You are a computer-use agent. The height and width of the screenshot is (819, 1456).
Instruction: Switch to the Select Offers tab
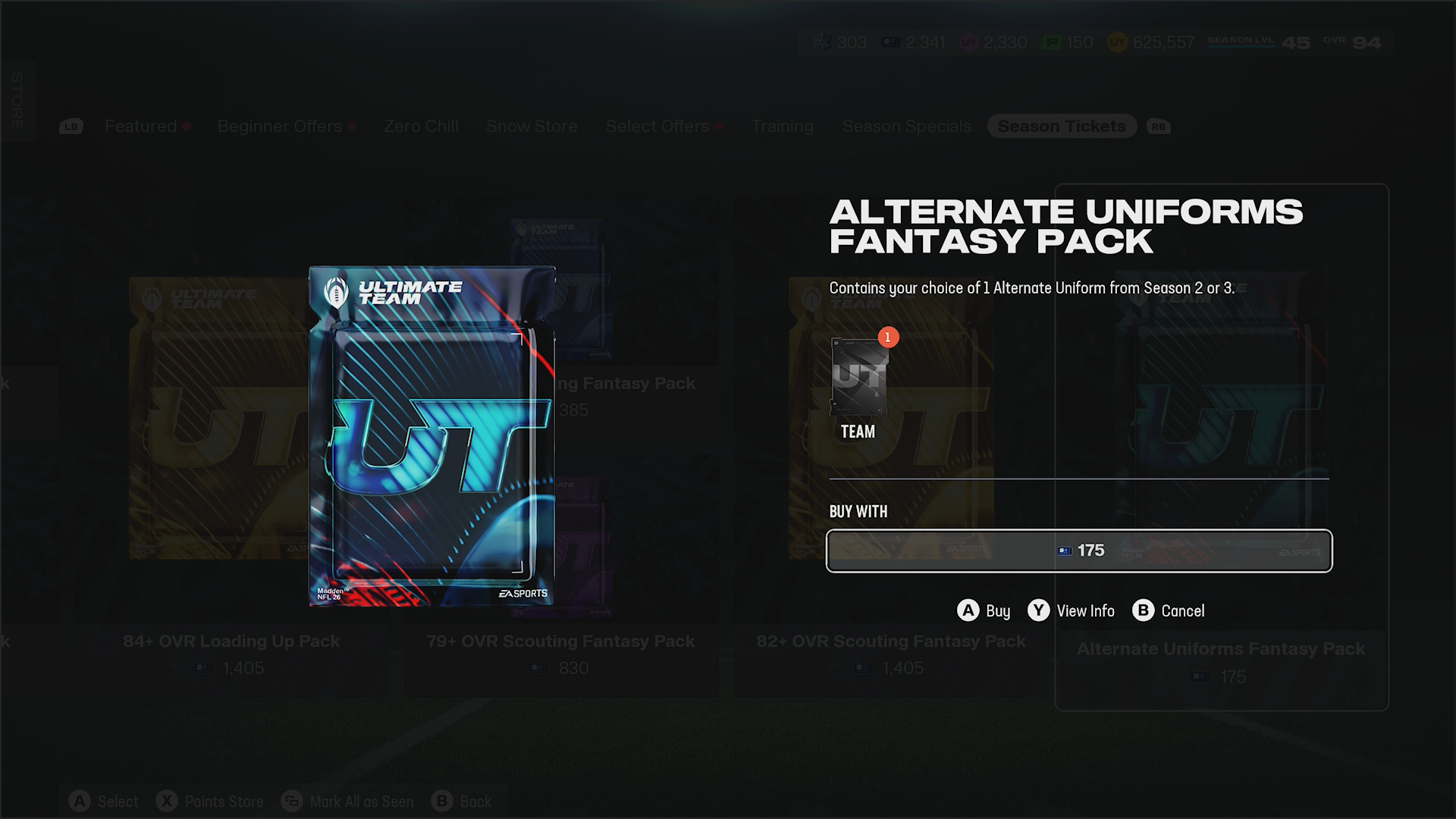[657, 127]
